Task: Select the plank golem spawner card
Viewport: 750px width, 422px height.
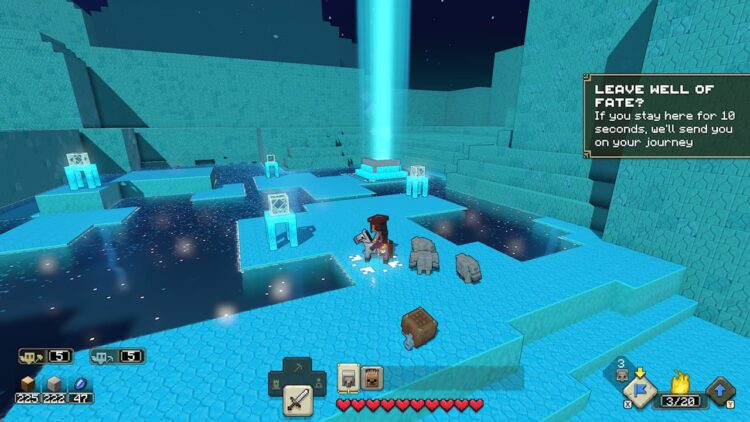Action: pyautogui.click(x=373, y=377)
